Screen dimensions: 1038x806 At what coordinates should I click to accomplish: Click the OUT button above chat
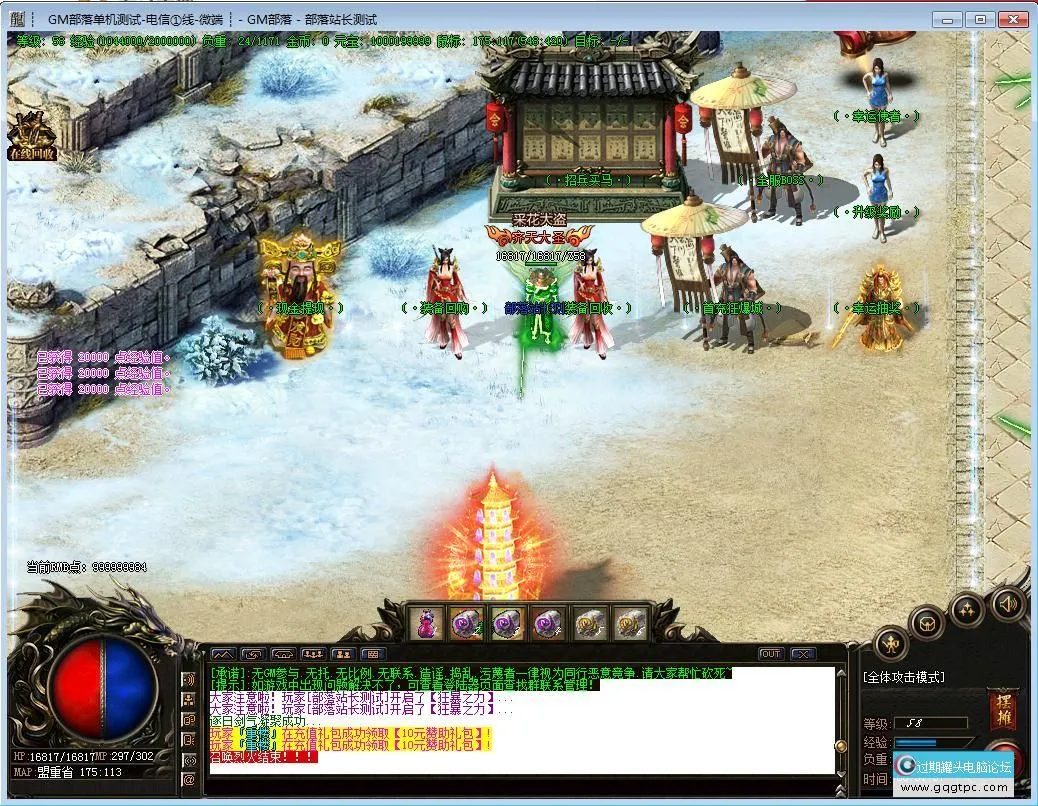[770, 654]
